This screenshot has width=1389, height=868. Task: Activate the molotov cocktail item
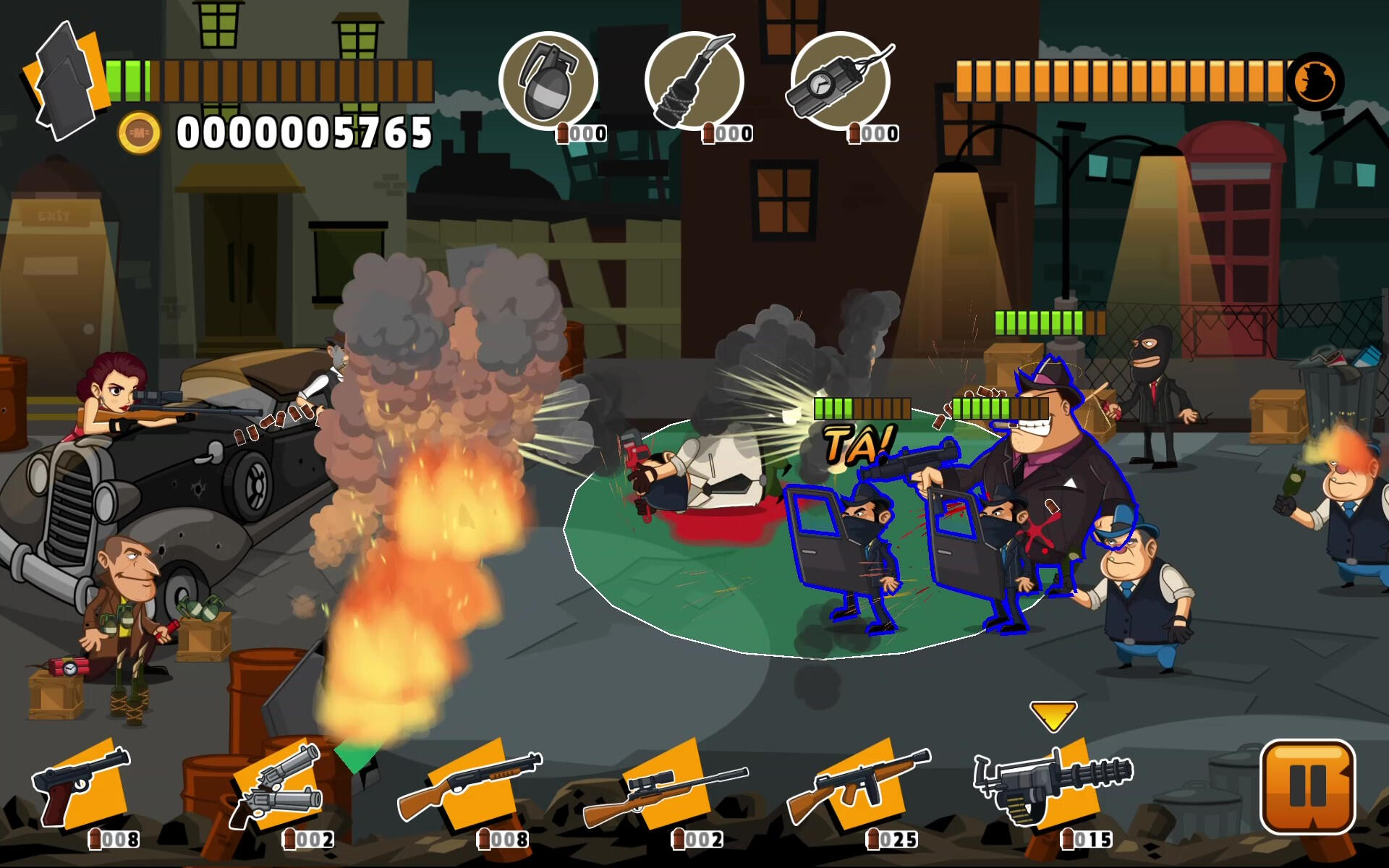[694, 81]
